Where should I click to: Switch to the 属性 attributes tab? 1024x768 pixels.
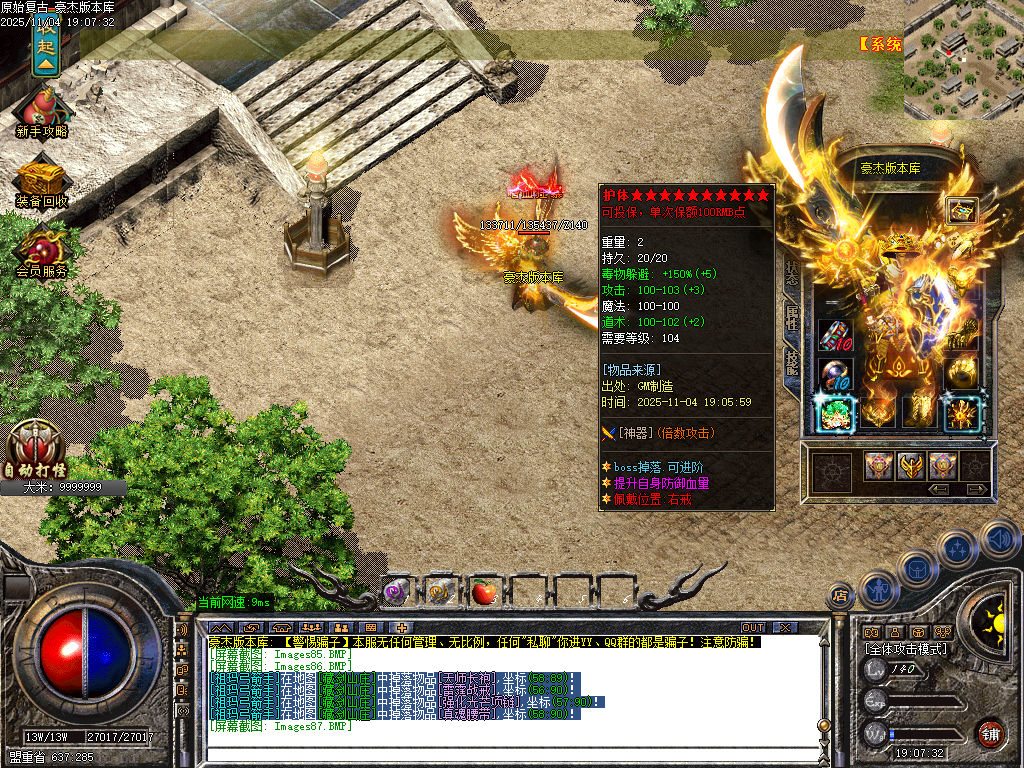pos(792,318)
